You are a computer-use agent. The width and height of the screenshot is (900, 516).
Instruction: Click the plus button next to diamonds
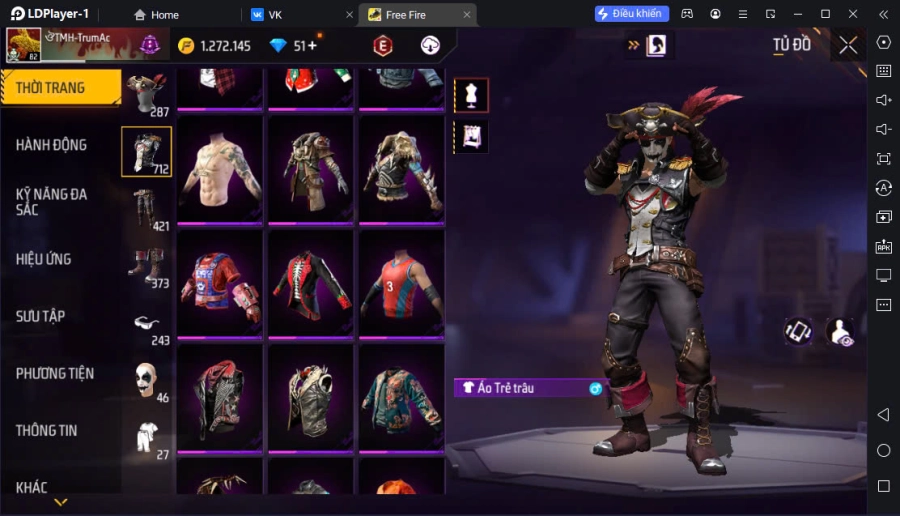[312, 45]
